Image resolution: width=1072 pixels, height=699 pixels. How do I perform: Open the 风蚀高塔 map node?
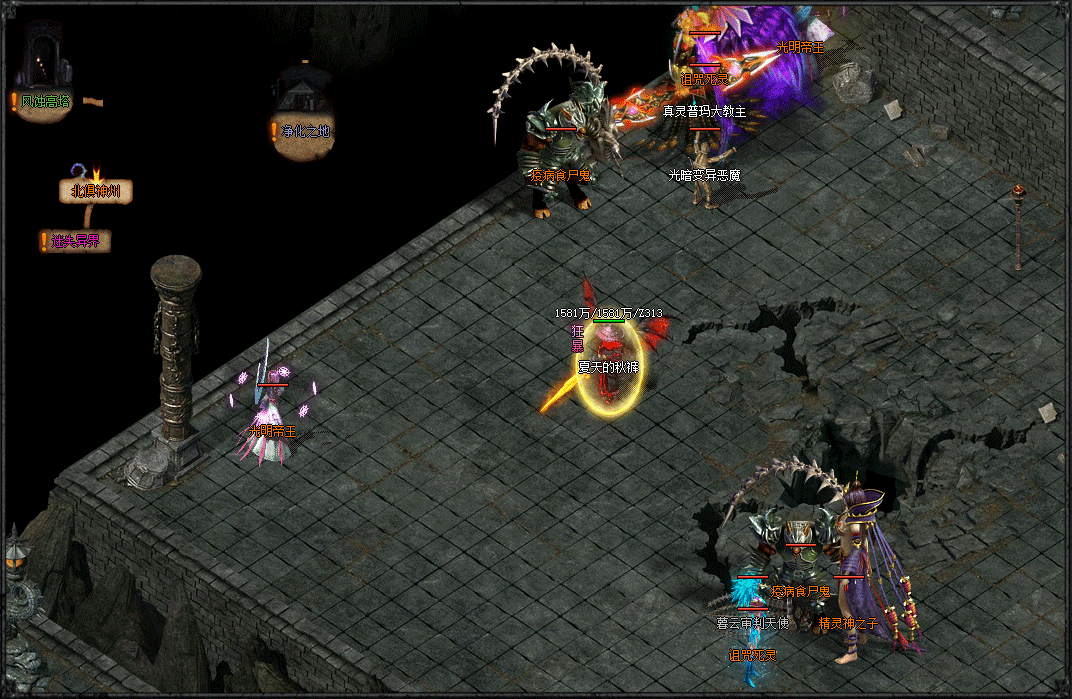(45, 101)
